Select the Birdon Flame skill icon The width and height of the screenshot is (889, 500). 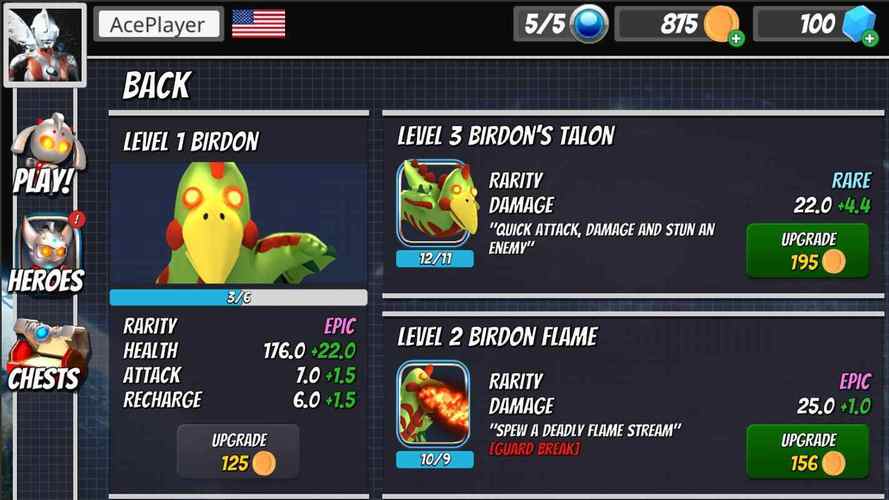pos(435,403)
